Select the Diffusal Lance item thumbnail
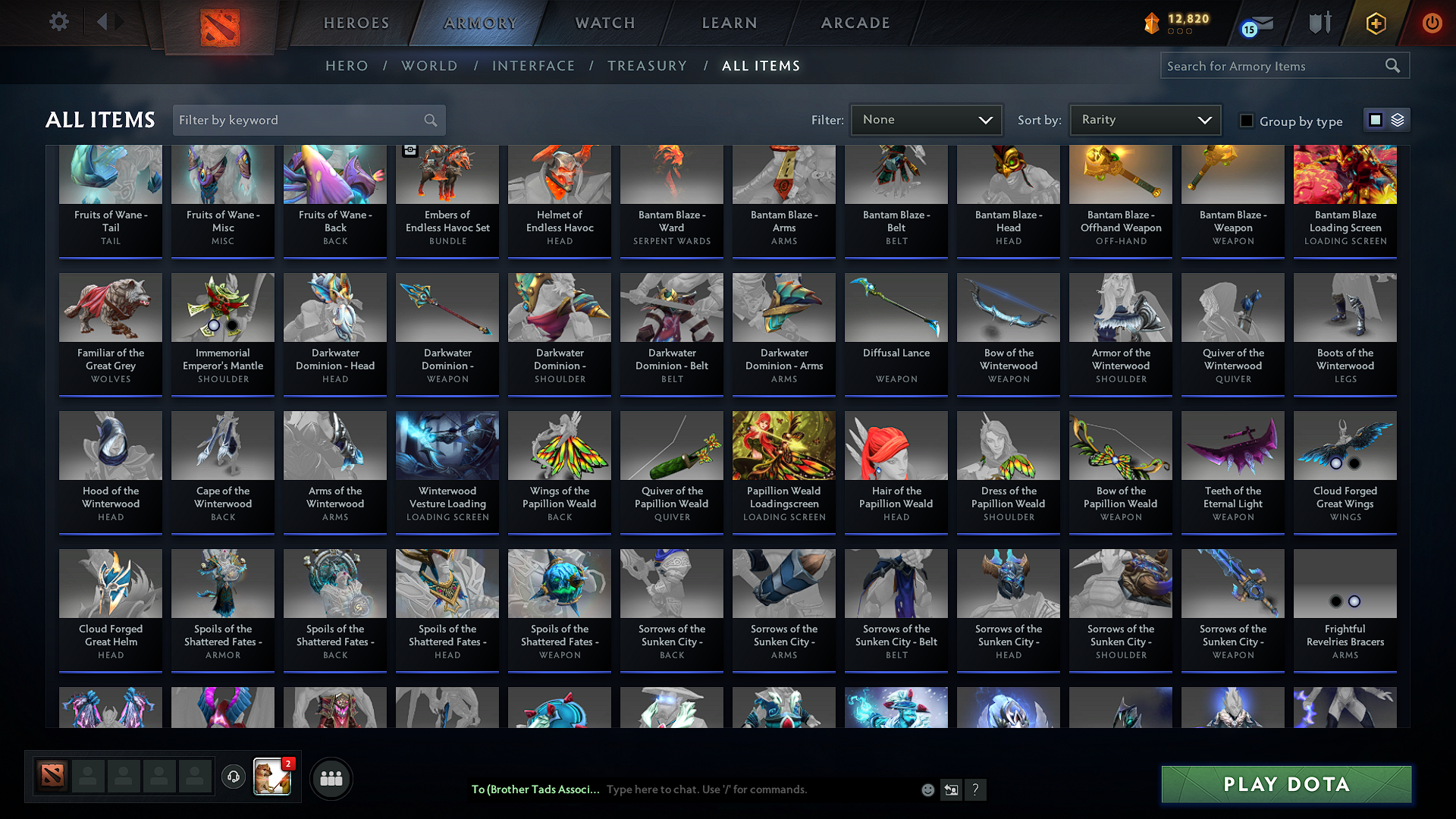The width and height of the screenshot is (1456, 819). [896, 307]
